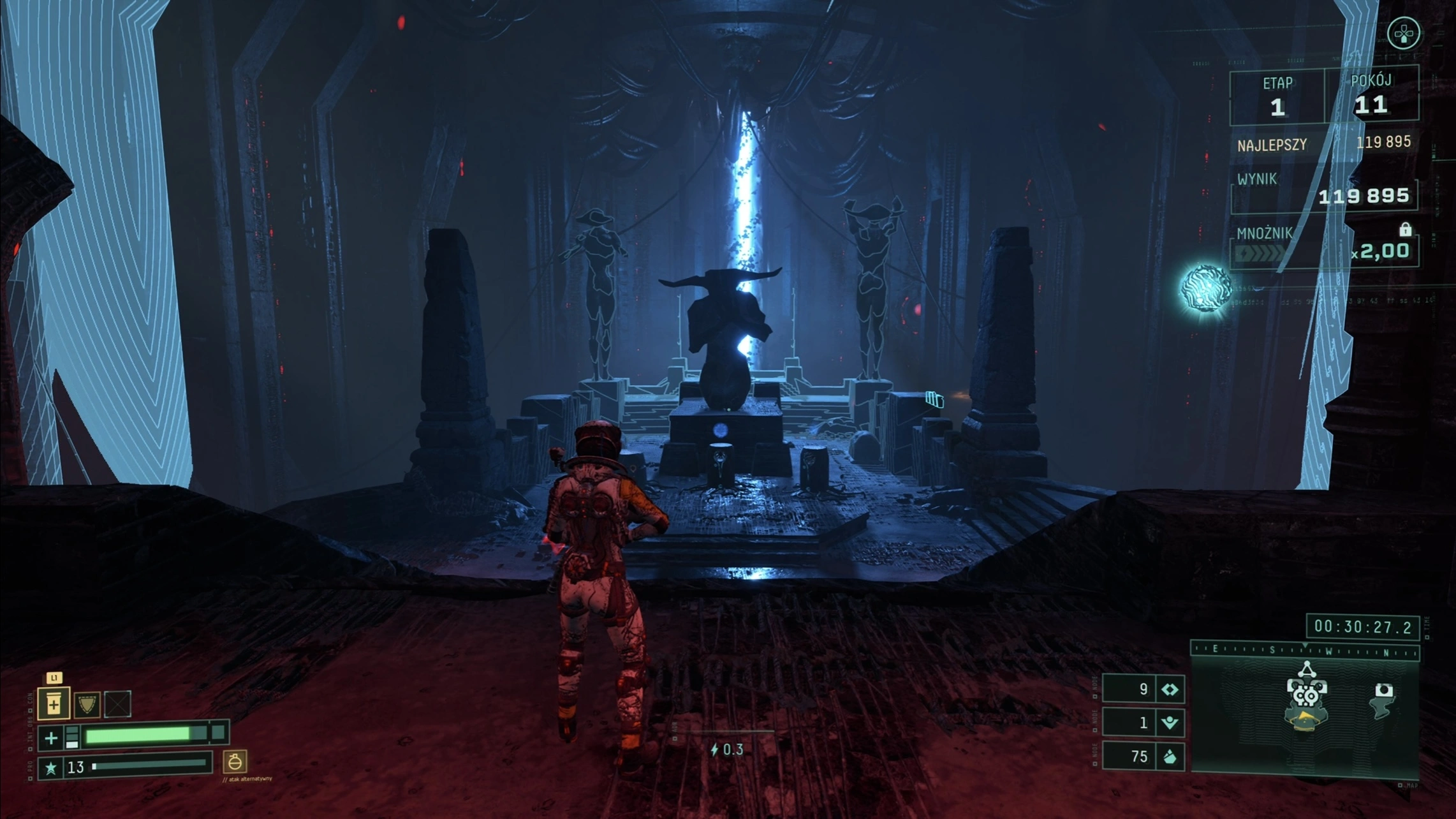1456x819 pixels.
Task: Click the double-diamond resource icon
Action: [x=1170, y=690]
